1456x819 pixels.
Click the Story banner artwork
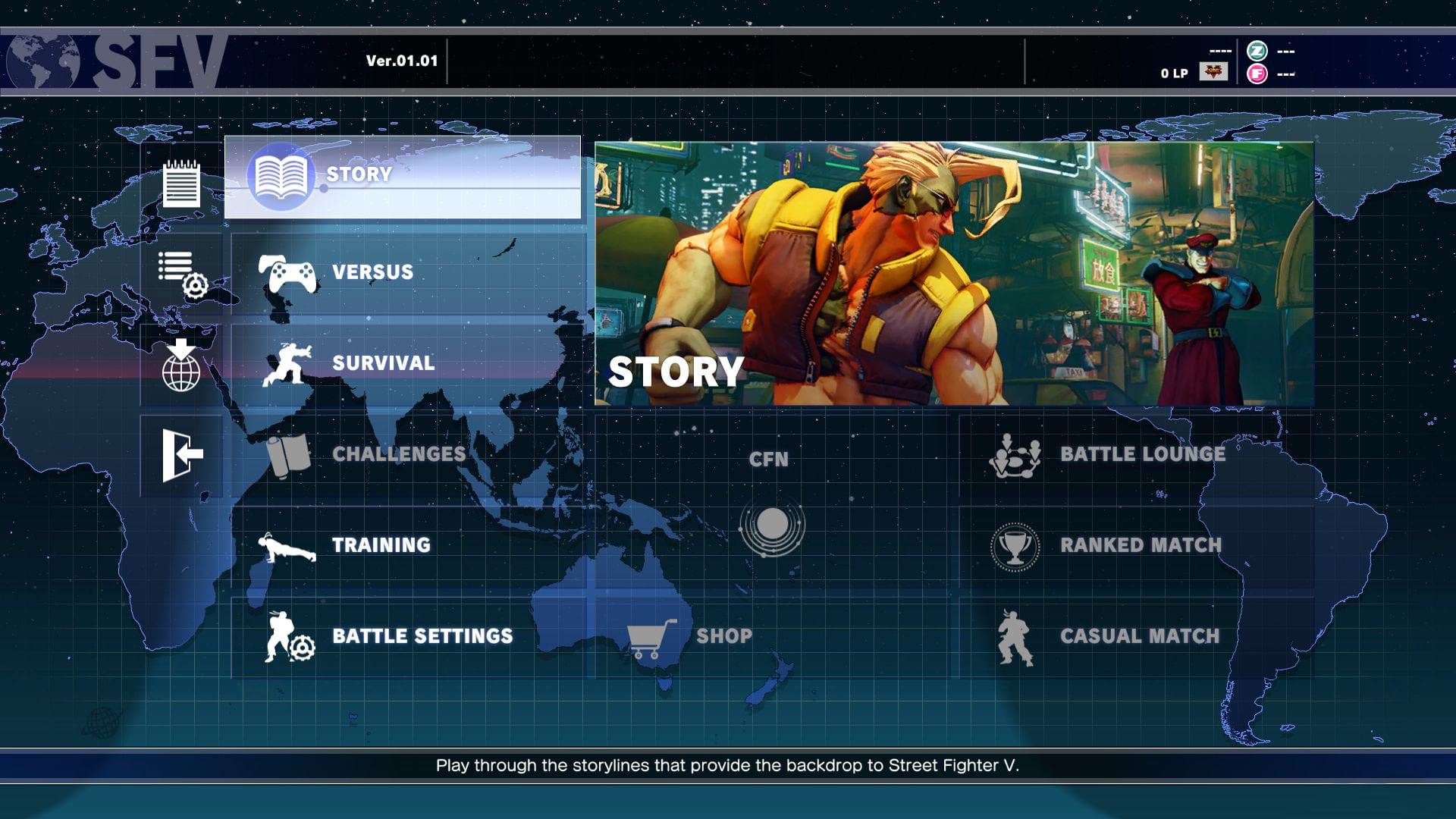click(954, 273)
